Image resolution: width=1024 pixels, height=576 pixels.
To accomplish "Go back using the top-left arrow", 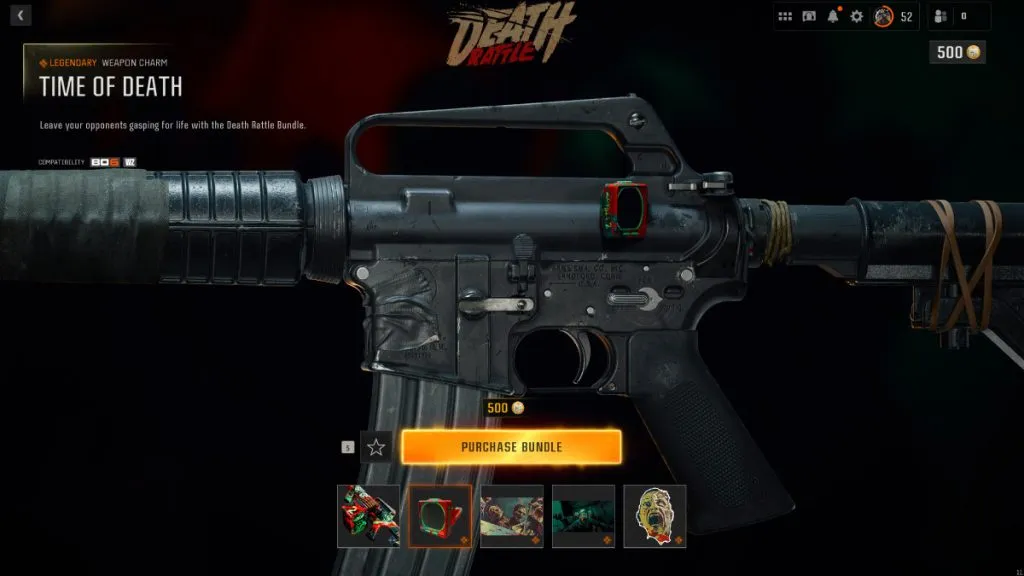I will (x=22, y=15).
